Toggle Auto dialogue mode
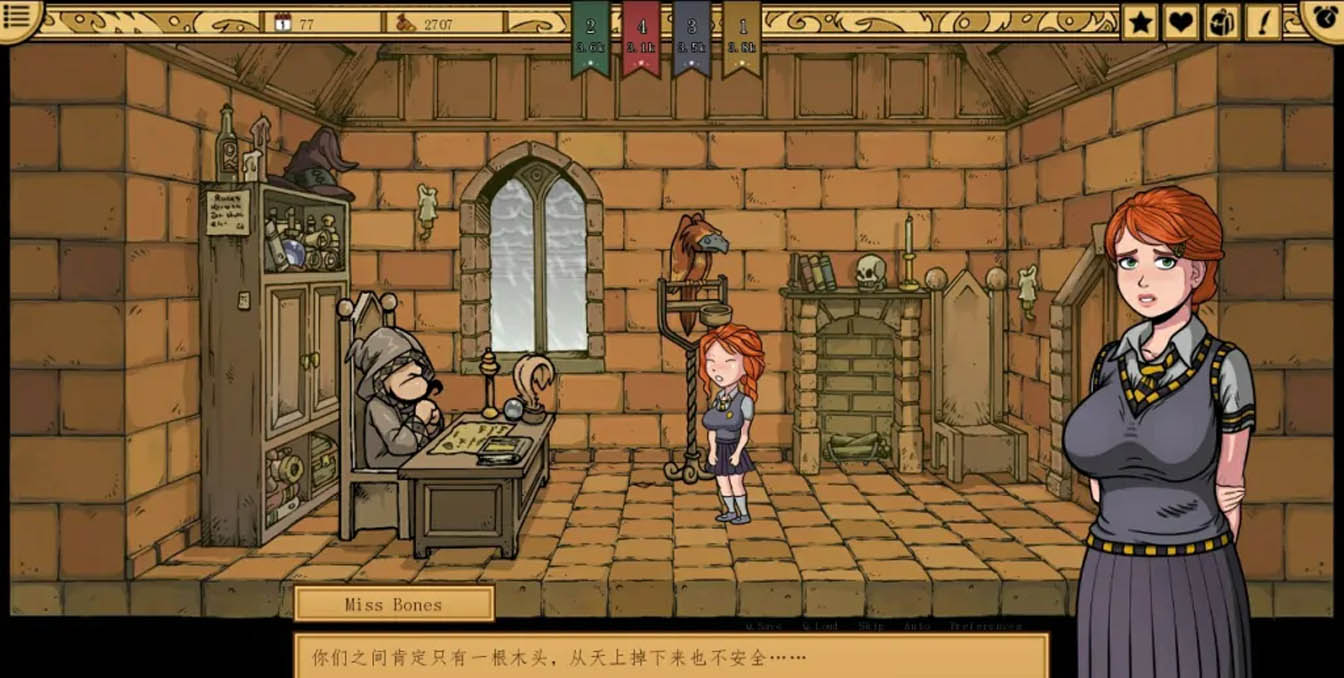 916,626
